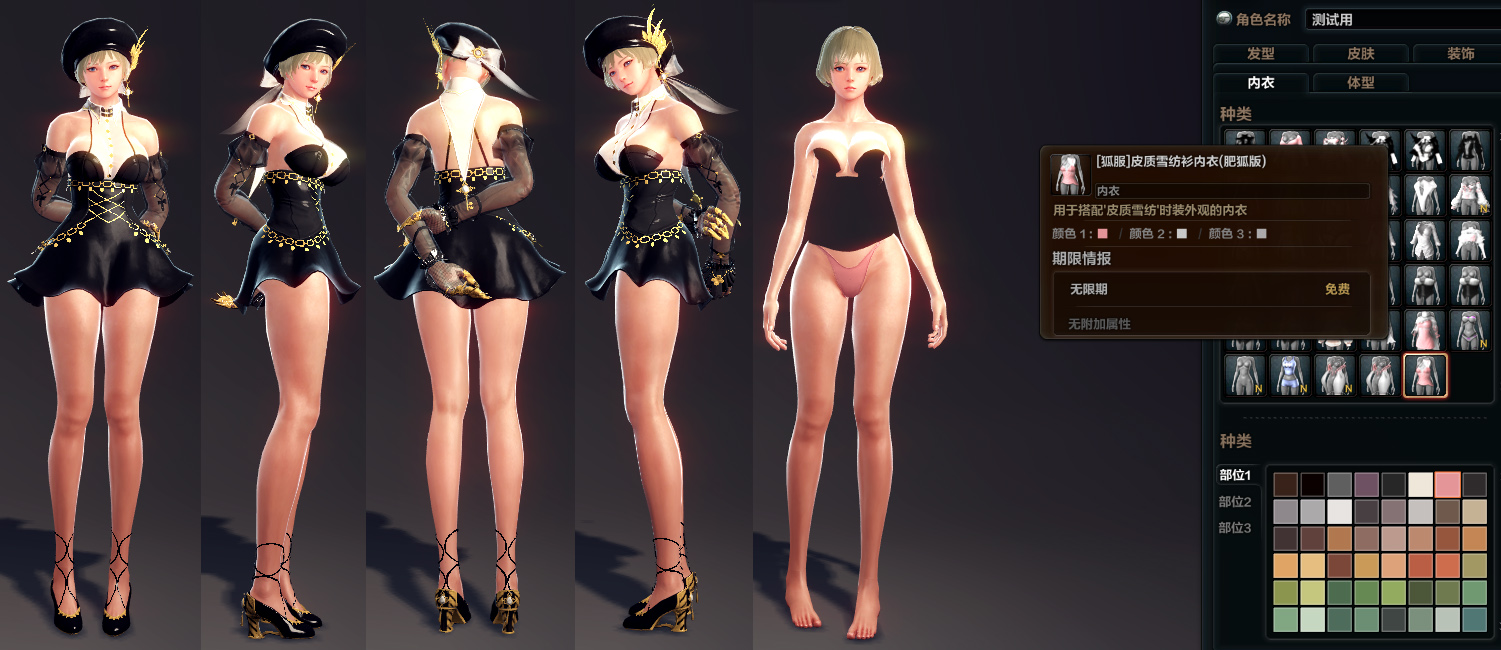Pick the cream white swatch in top row
The height and width of the screenshot is (650, 1501).
click(1420, 485)
